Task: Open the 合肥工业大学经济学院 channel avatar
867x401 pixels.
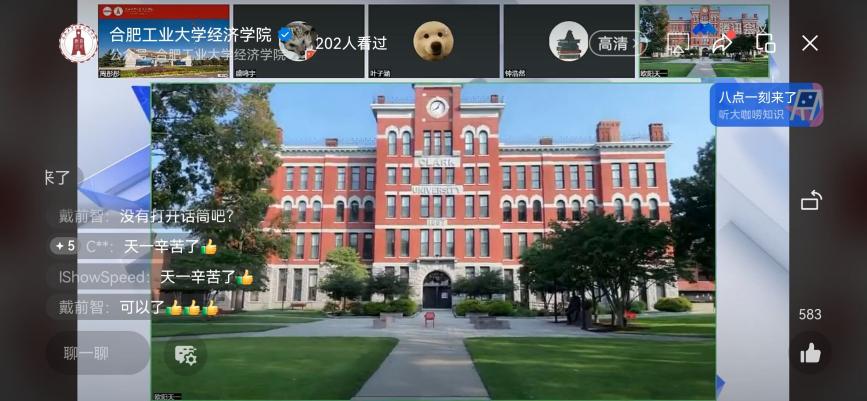Action: pos(77,43)
